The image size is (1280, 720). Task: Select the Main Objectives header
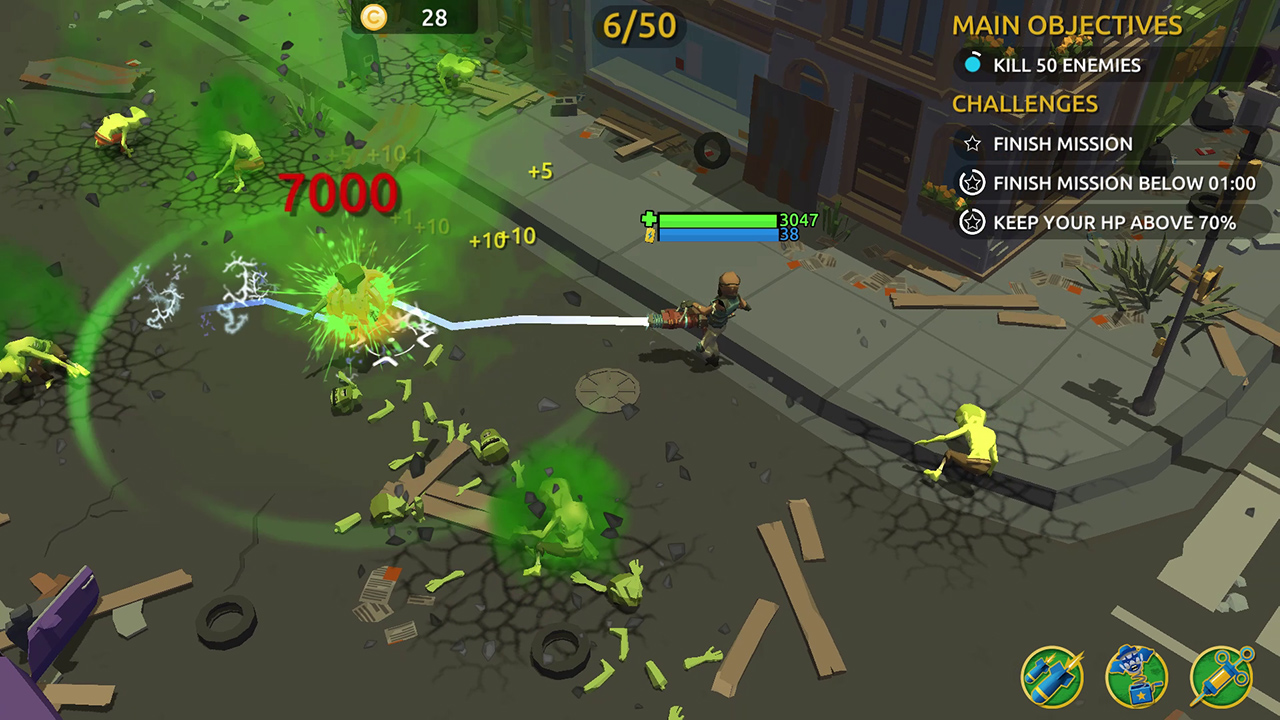click(x=1065, y=26)
